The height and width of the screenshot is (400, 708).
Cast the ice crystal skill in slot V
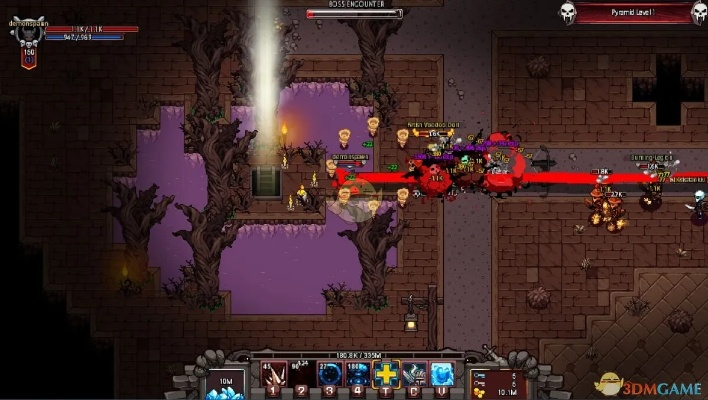click(443, 374)
